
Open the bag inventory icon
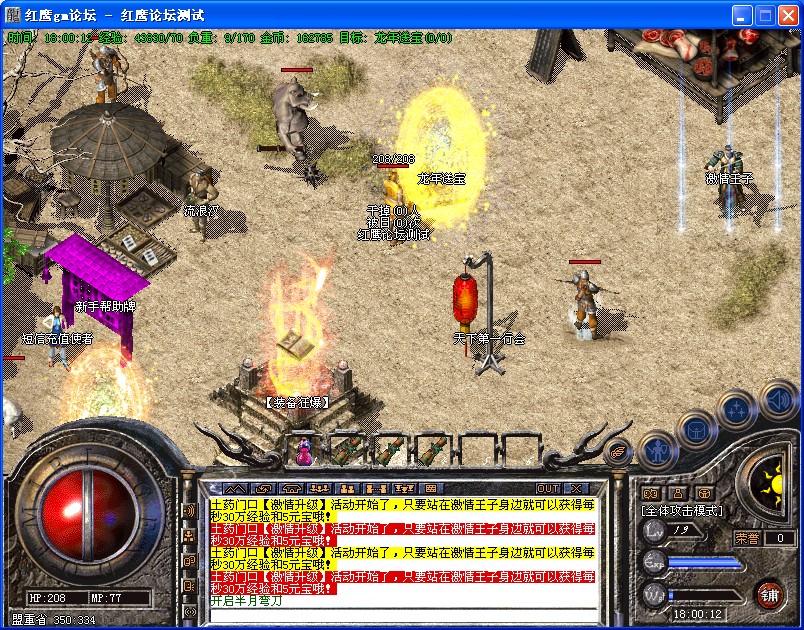pos(696,430)
